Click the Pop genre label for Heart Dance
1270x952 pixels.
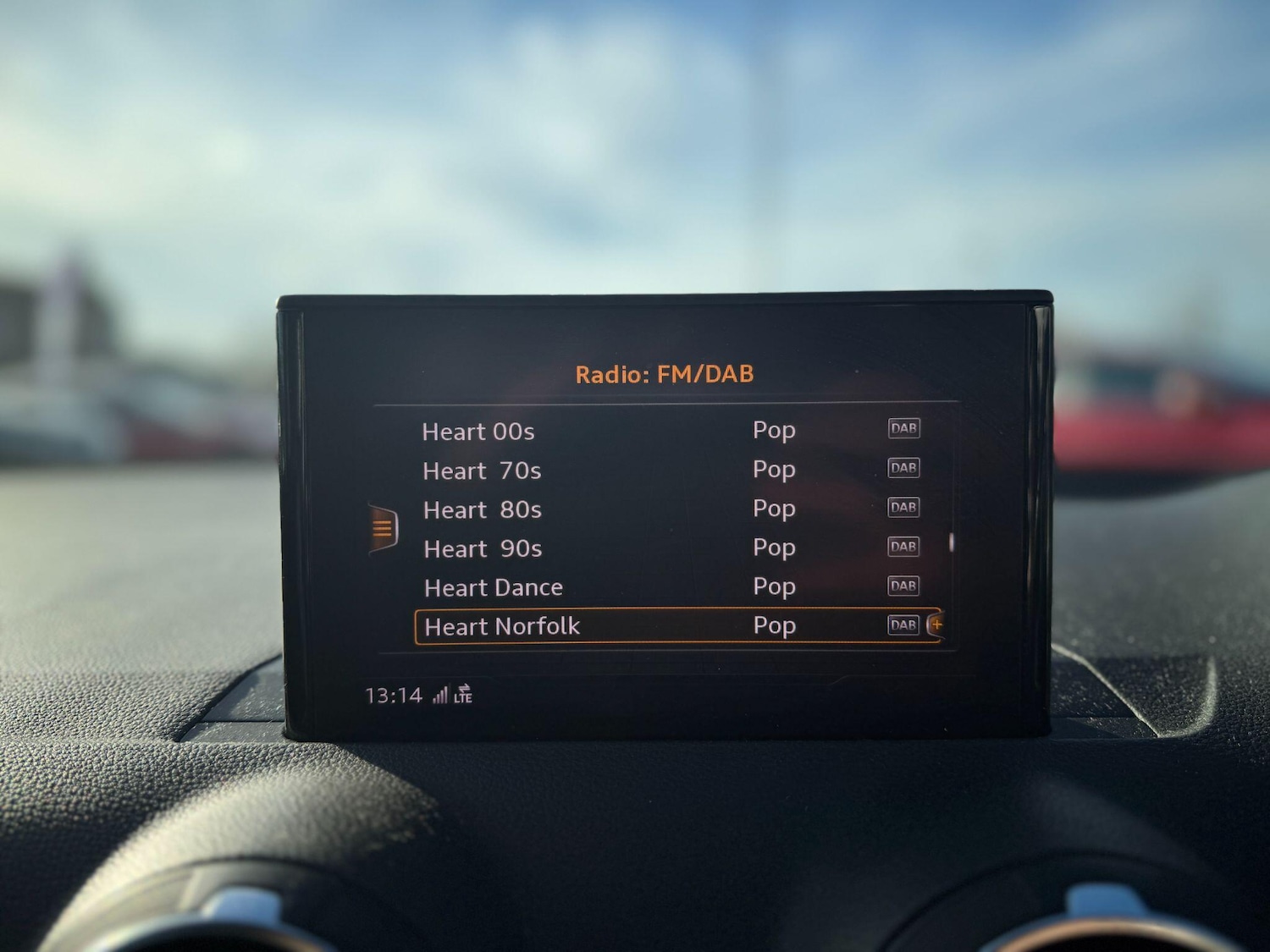(774, 586)
